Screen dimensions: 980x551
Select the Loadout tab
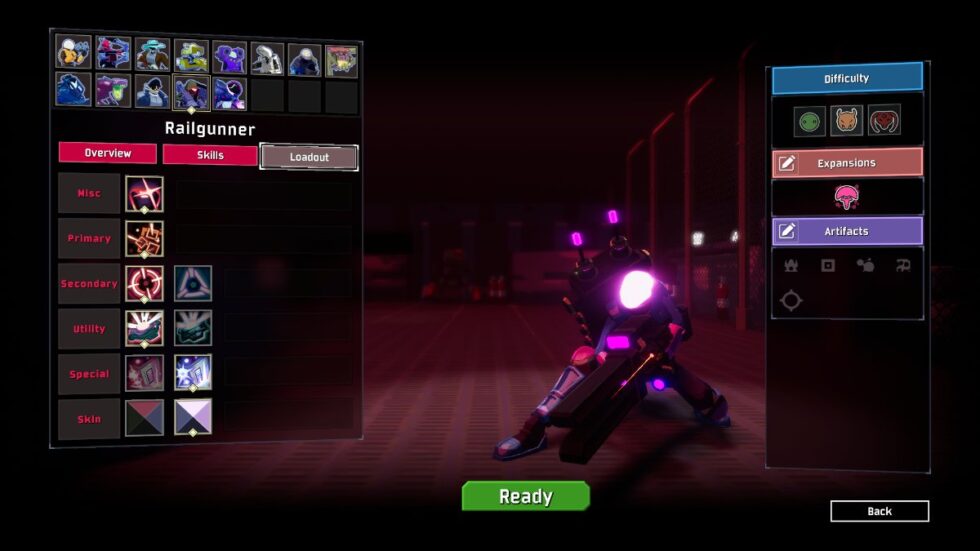coord(309,157)
